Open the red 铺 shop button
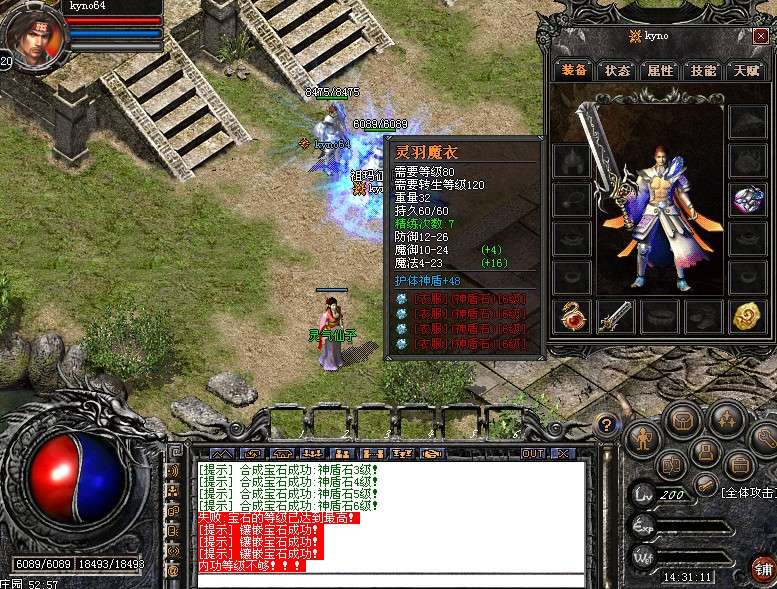The height and width of the screenshot is (589, 777). [x=763, y=569]
